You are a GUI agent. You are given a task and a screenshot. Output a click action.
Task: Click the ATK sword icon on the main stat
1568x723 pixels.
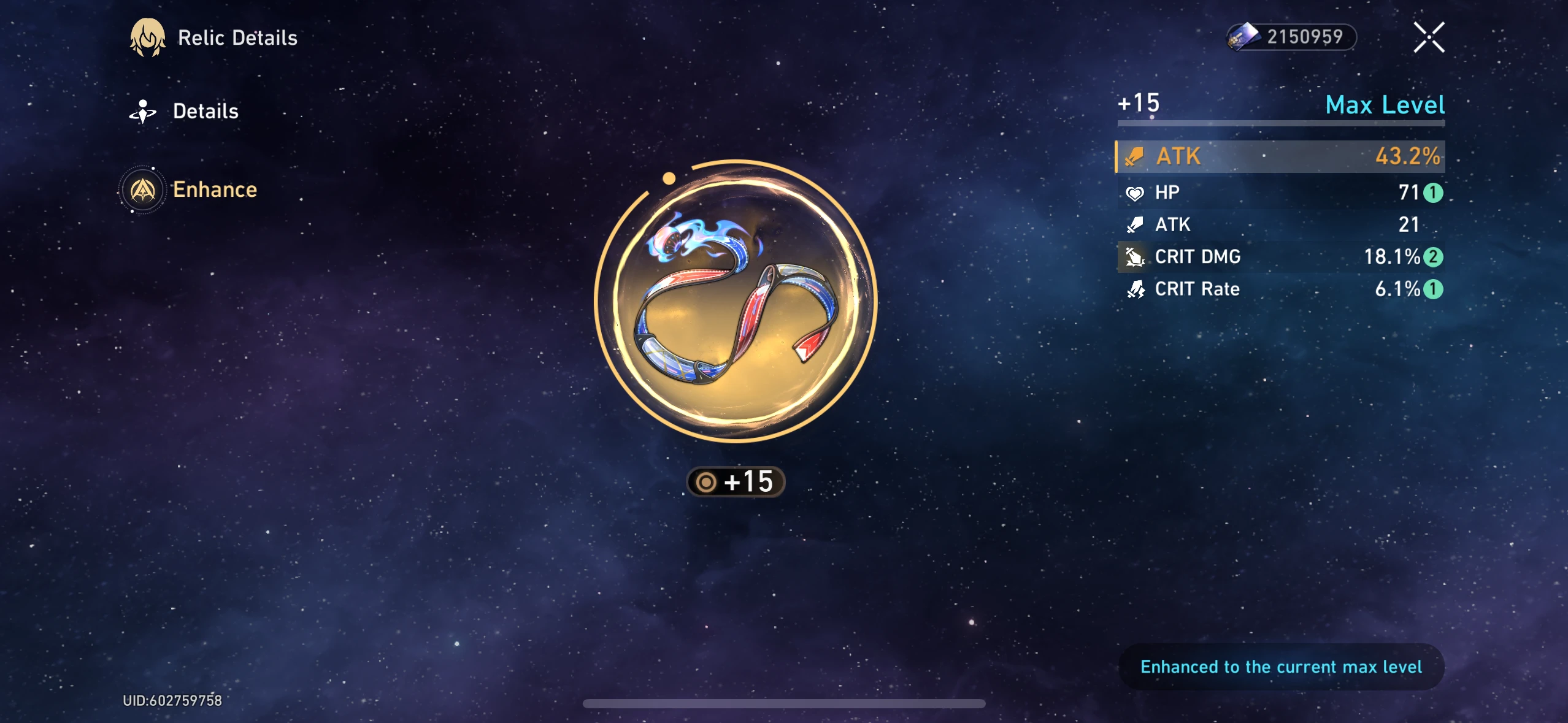1136,156
